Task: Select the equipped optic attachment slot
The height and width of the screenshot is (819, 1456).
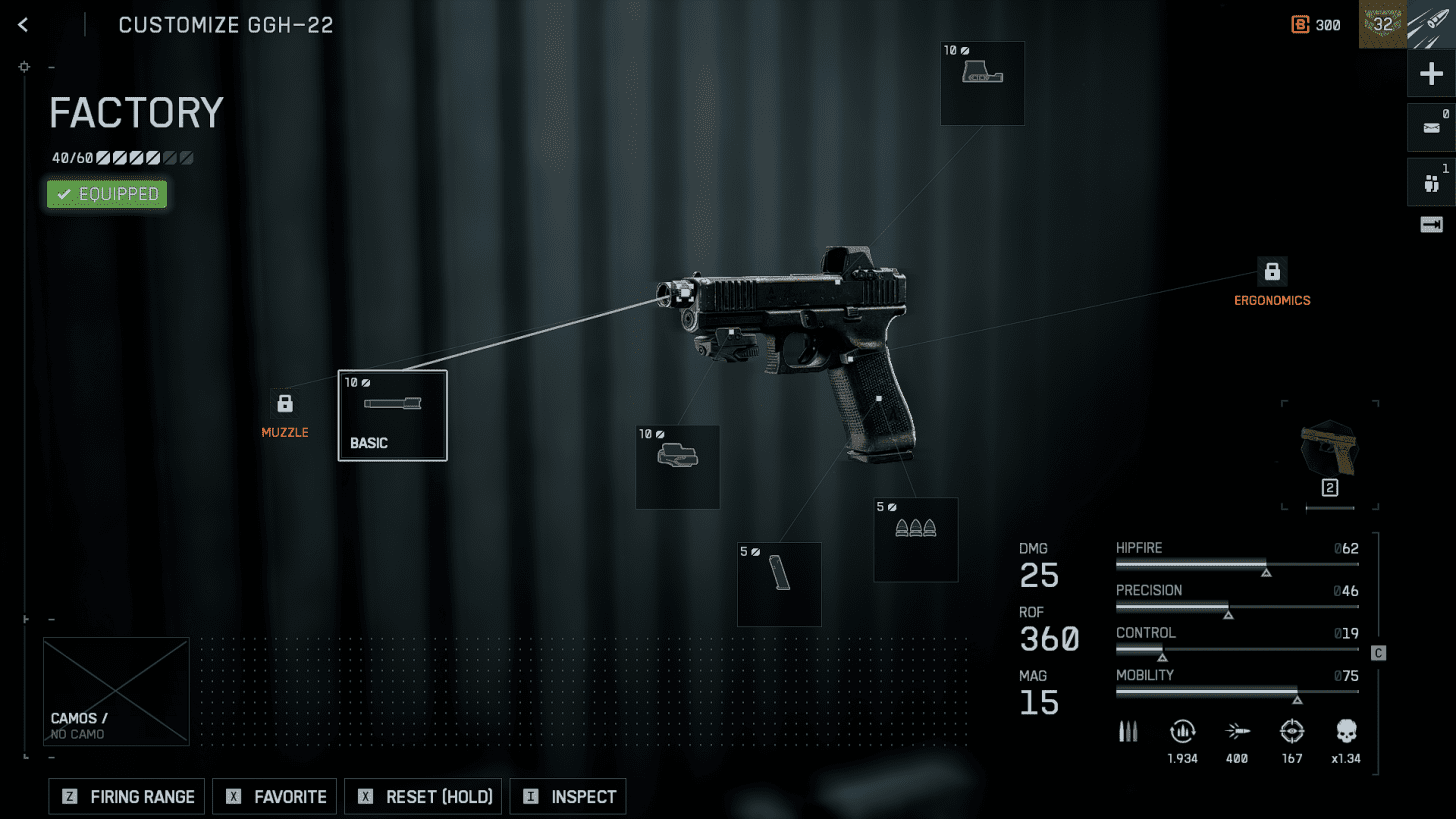Action: pos(982,83)
